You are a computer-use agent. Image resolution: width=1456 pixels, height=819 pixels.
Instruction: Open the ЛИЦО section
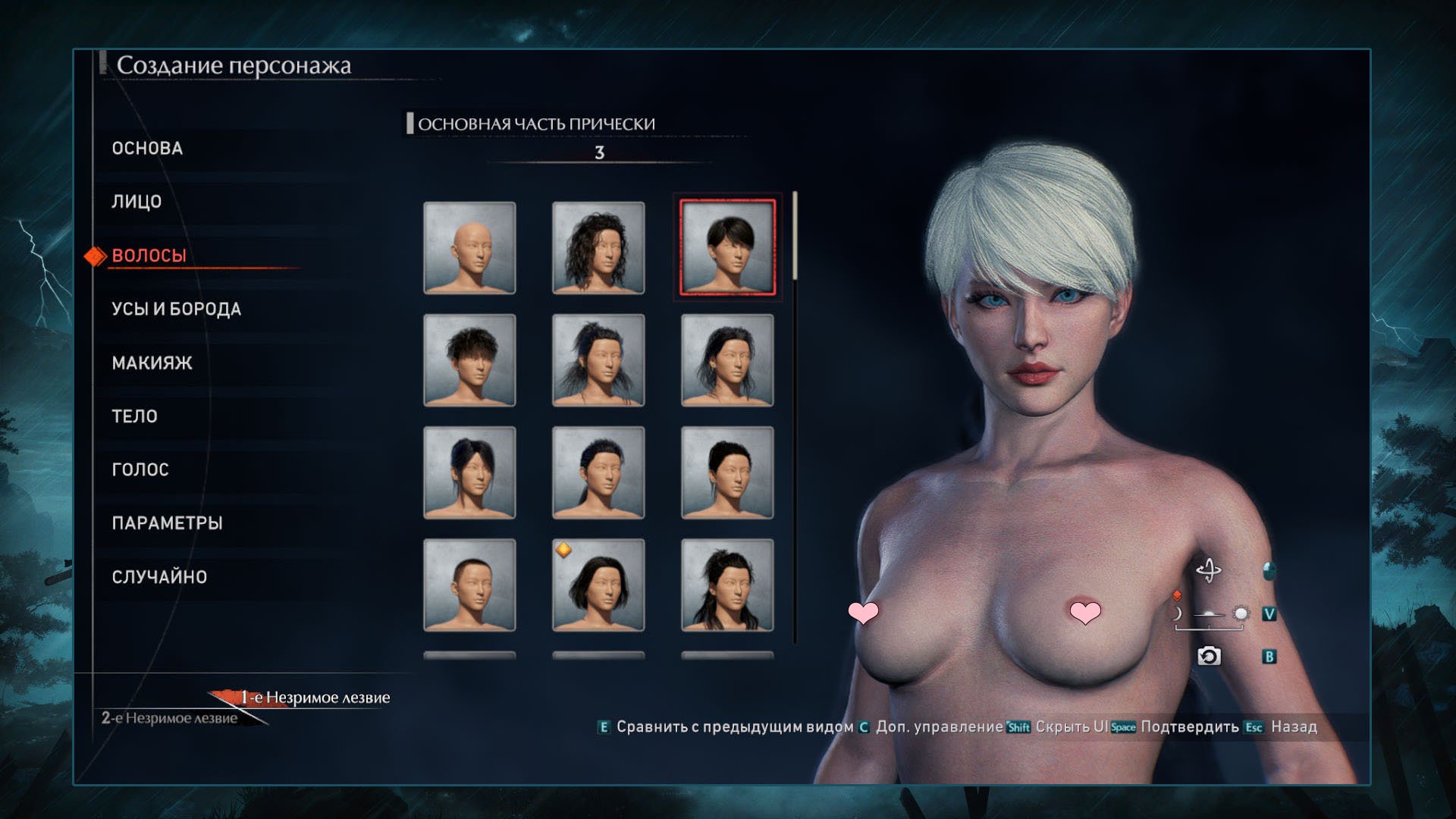coord(136,202)
